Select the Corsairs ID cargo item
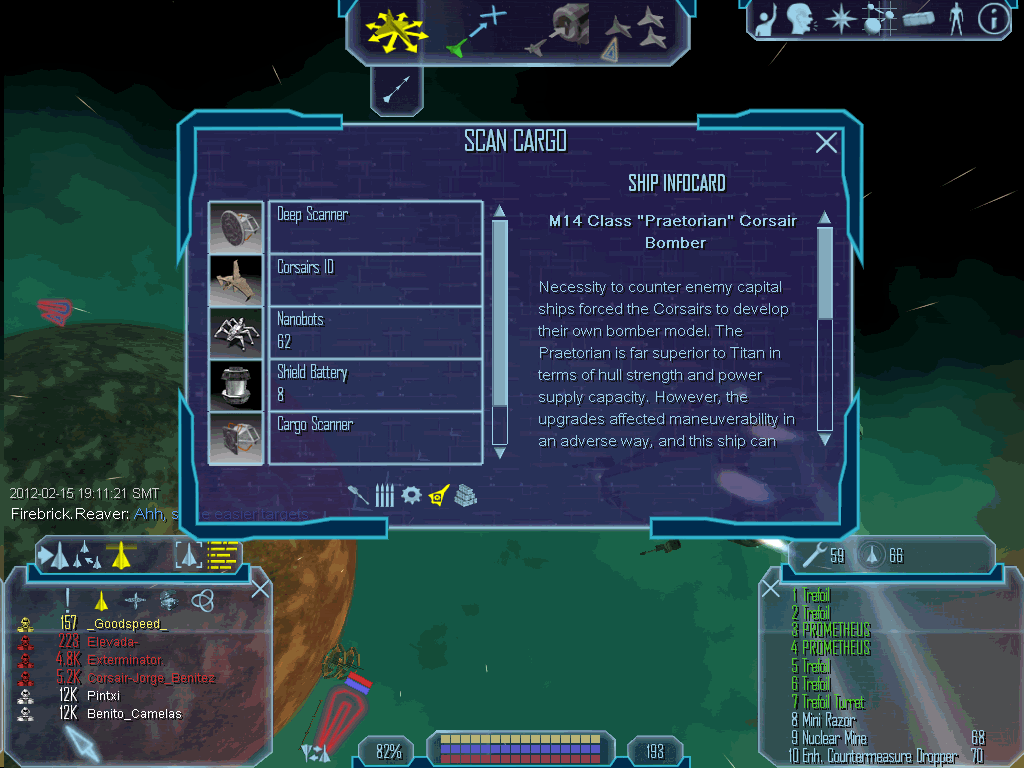 [x=375, y=279]
